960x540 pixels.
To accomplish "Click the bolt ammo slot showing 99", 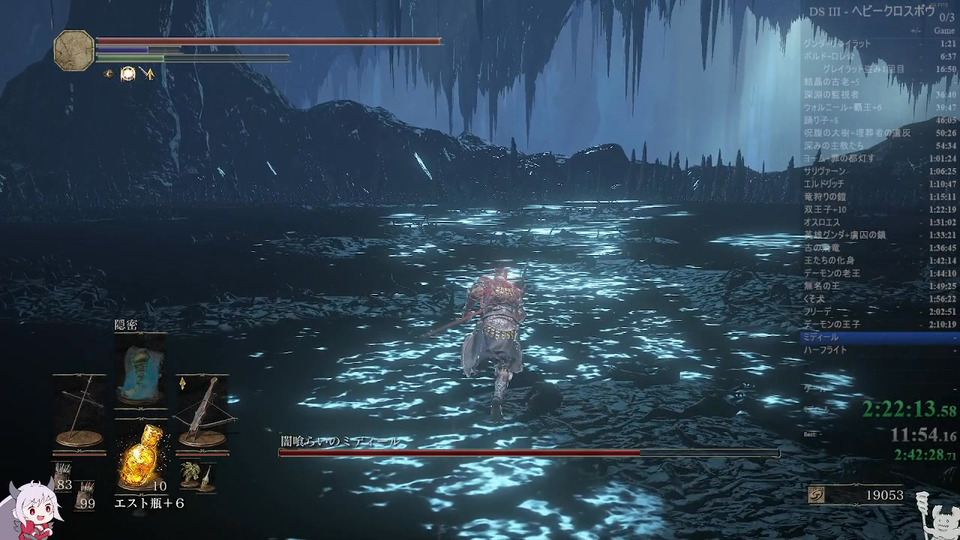I will tap(86, 499).
